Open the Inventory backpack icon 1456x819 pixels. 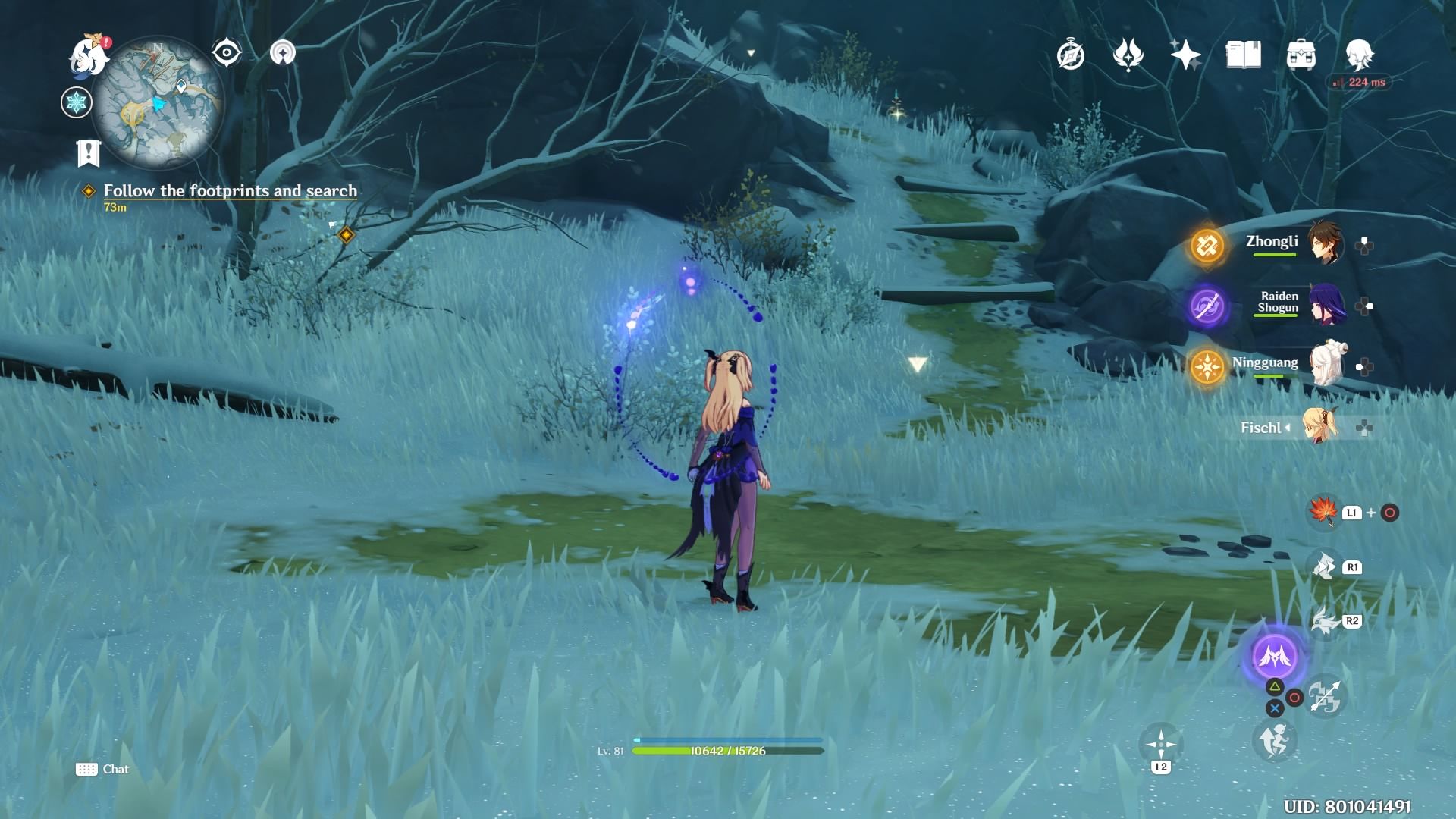[x=1300, y=55]
